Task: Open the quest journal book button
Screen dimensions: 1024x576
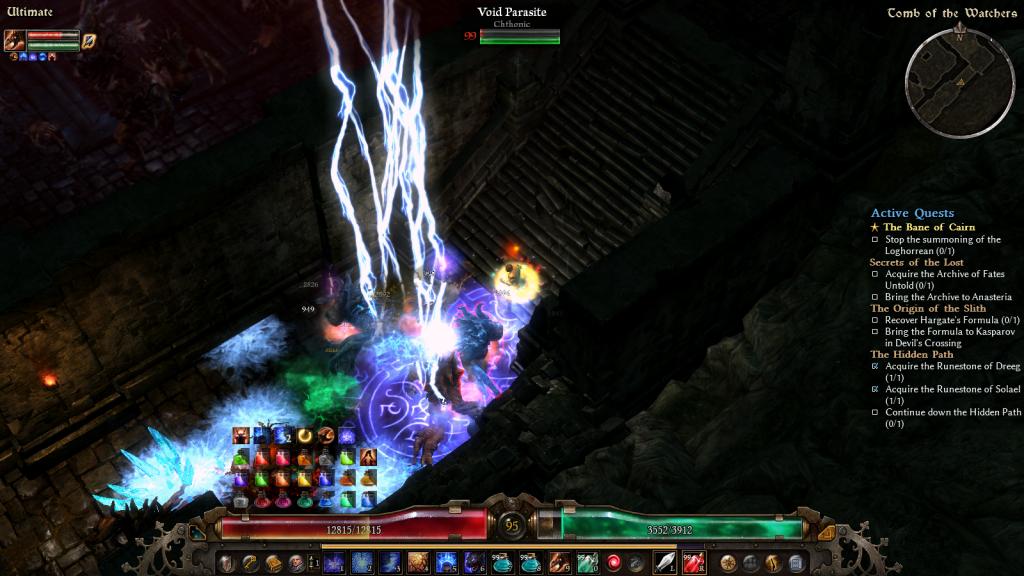Action: click(x=273, y=563)
